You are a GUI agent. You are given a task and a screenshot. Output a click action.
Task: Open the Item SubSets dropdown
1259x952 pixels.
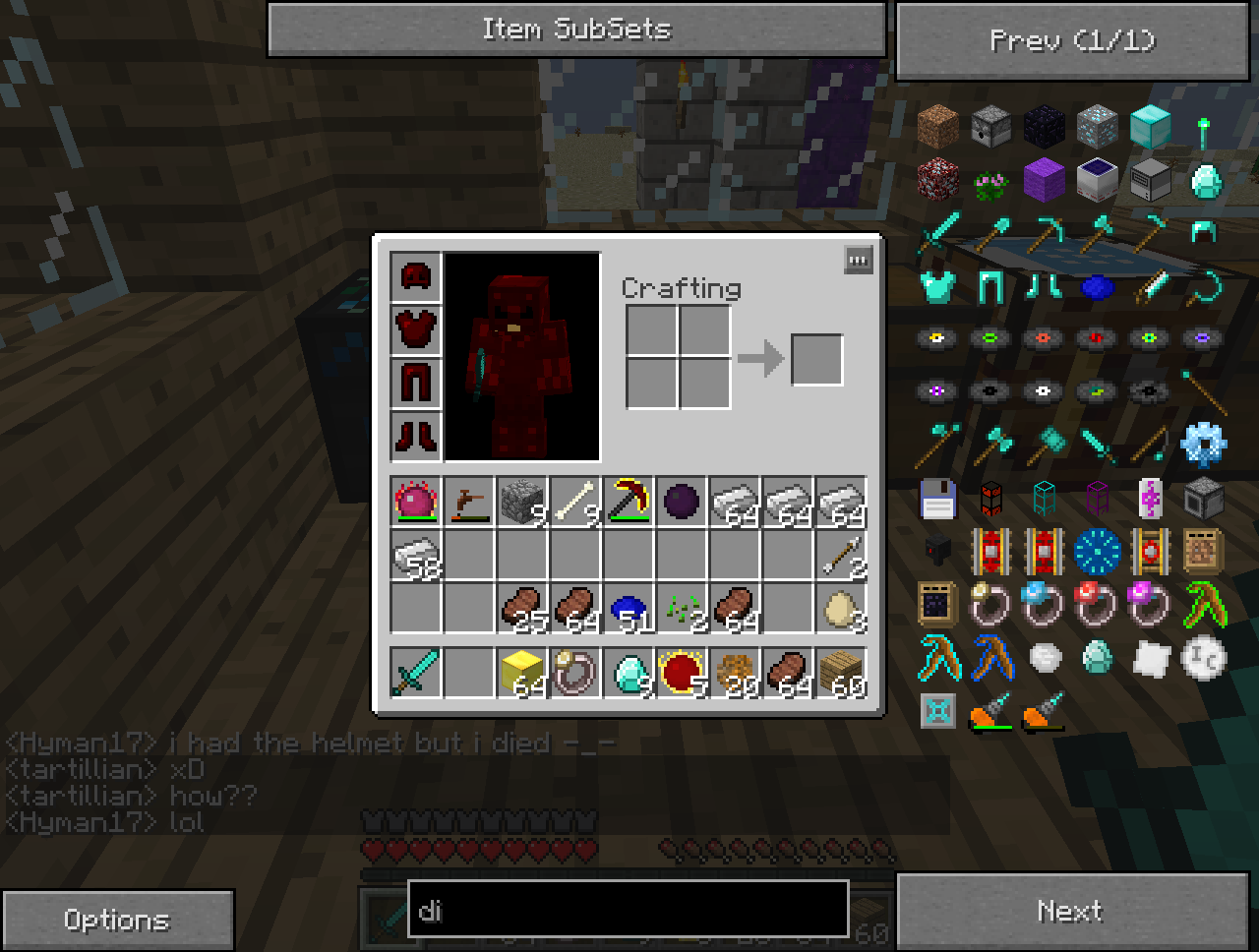pyautogui.click(x=576, y=30)
